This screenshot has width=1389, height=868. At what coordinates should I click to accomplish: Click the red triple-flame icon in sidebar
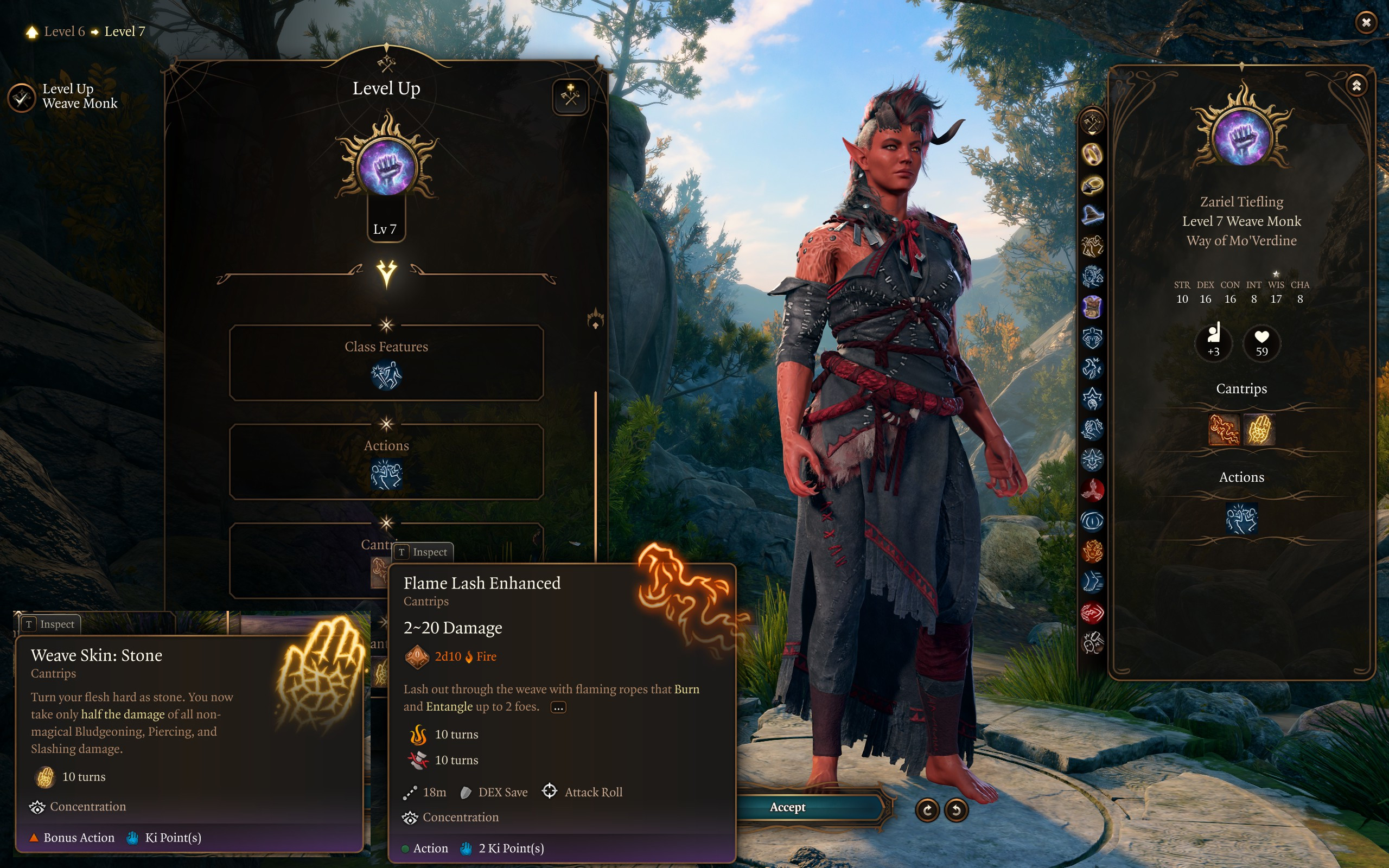tap(1092, 490)
